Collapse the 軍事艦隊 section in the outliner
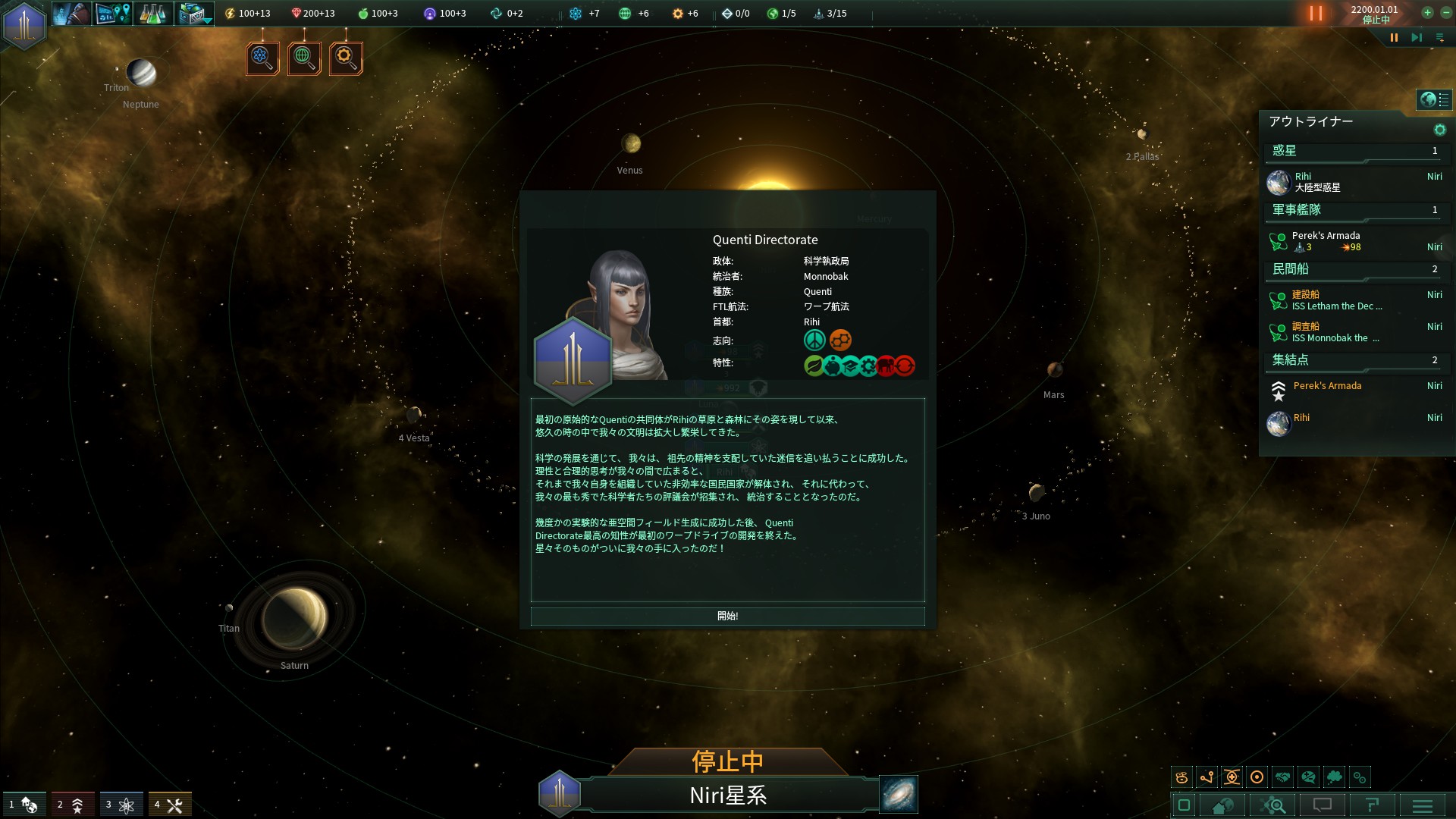This screenshot has height=819, width=1456. tap(1298, 209)
